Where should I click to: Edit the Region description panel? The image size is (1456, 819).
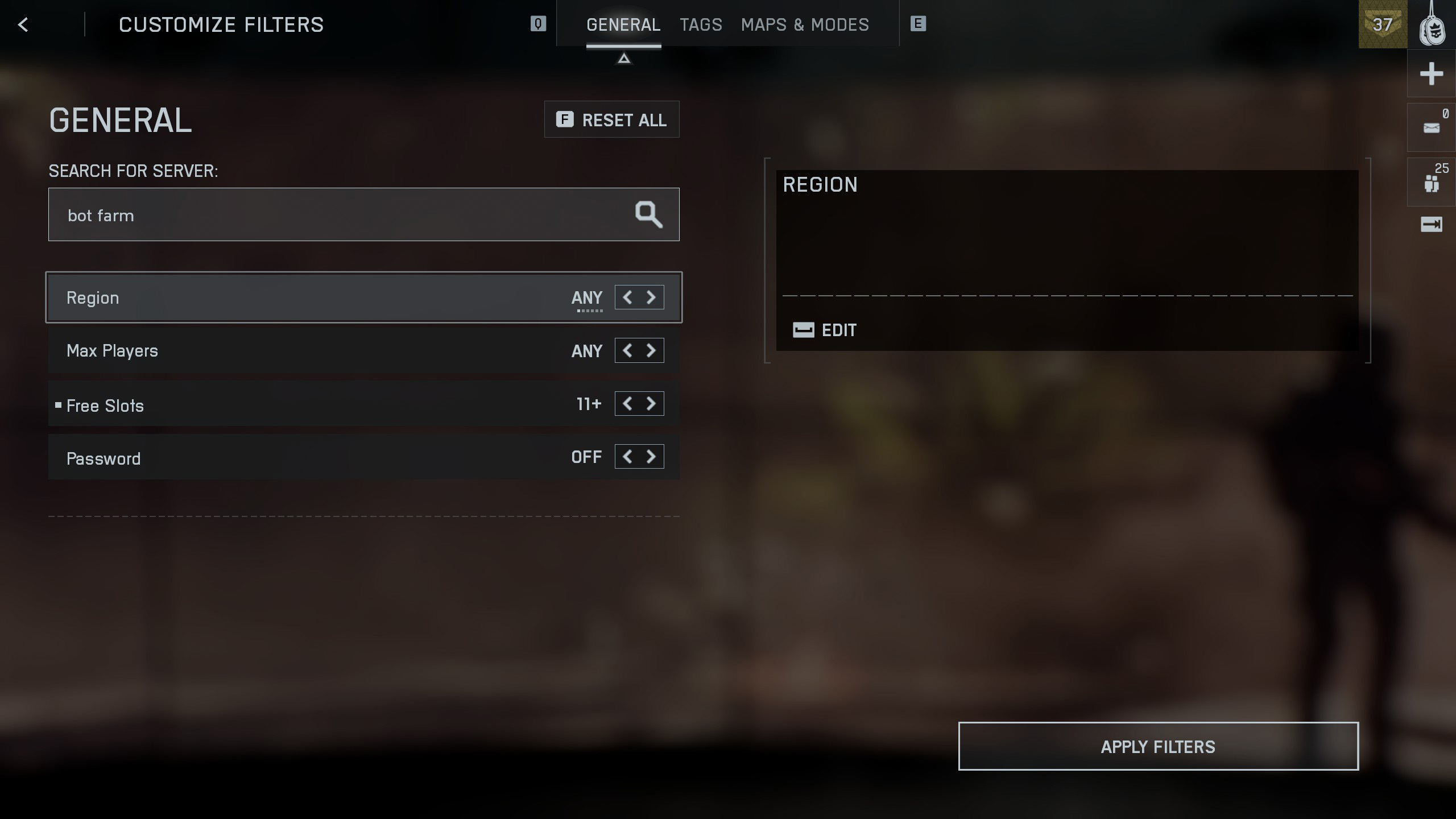(x=825, y=330)
